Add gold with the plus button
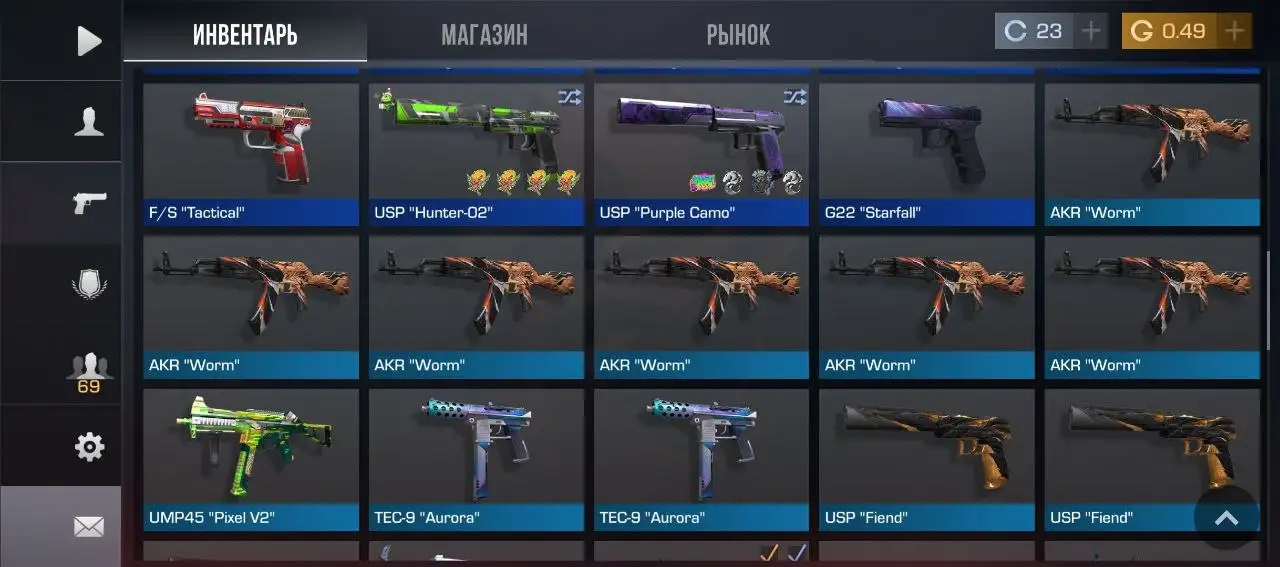Image resolution: width=1280 pixels, height=567 pixels. coord(1235,31)
